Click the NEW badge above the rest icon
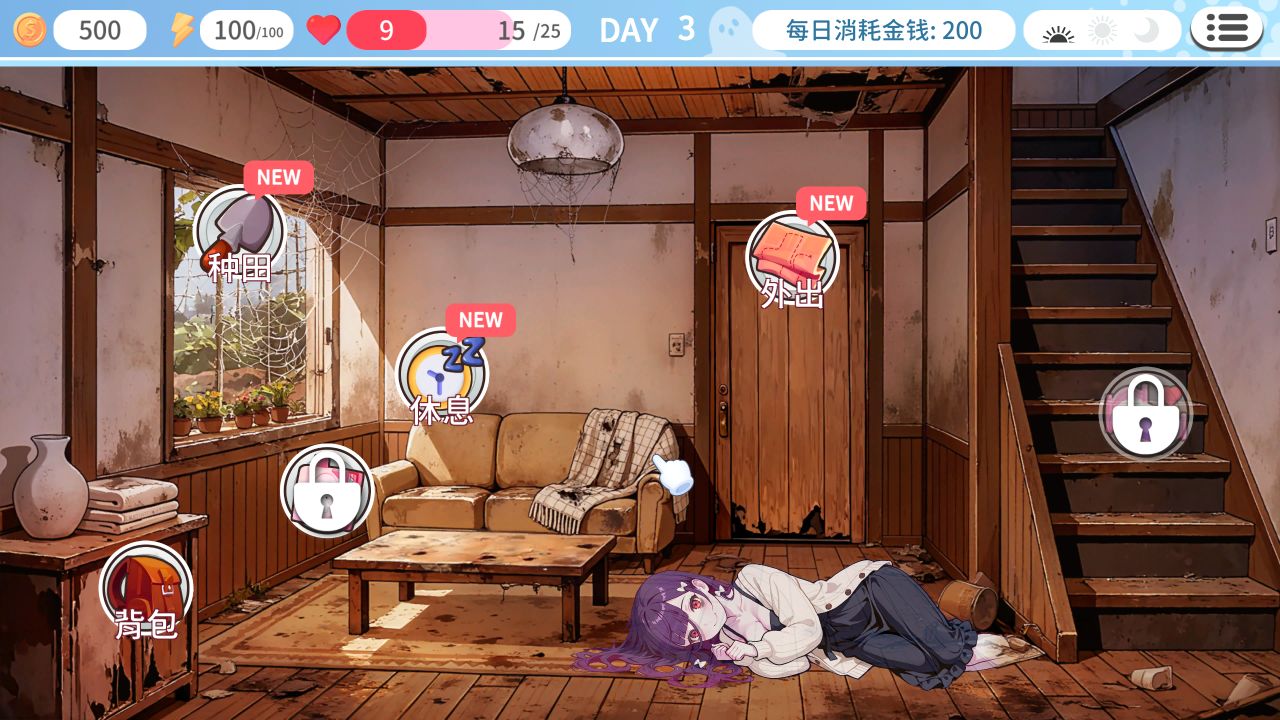The image size is (1280, 720). (479, 320)
